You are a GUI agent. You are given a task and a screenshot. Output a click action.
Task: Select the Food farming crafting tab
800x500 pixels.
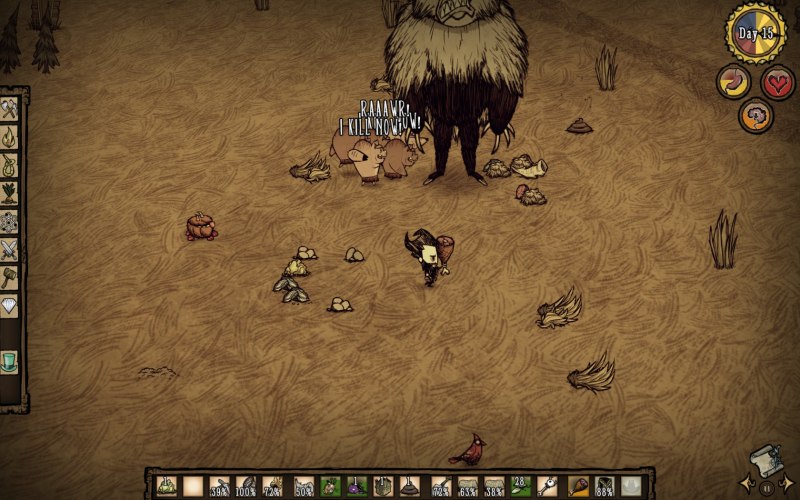coord(10,193)
